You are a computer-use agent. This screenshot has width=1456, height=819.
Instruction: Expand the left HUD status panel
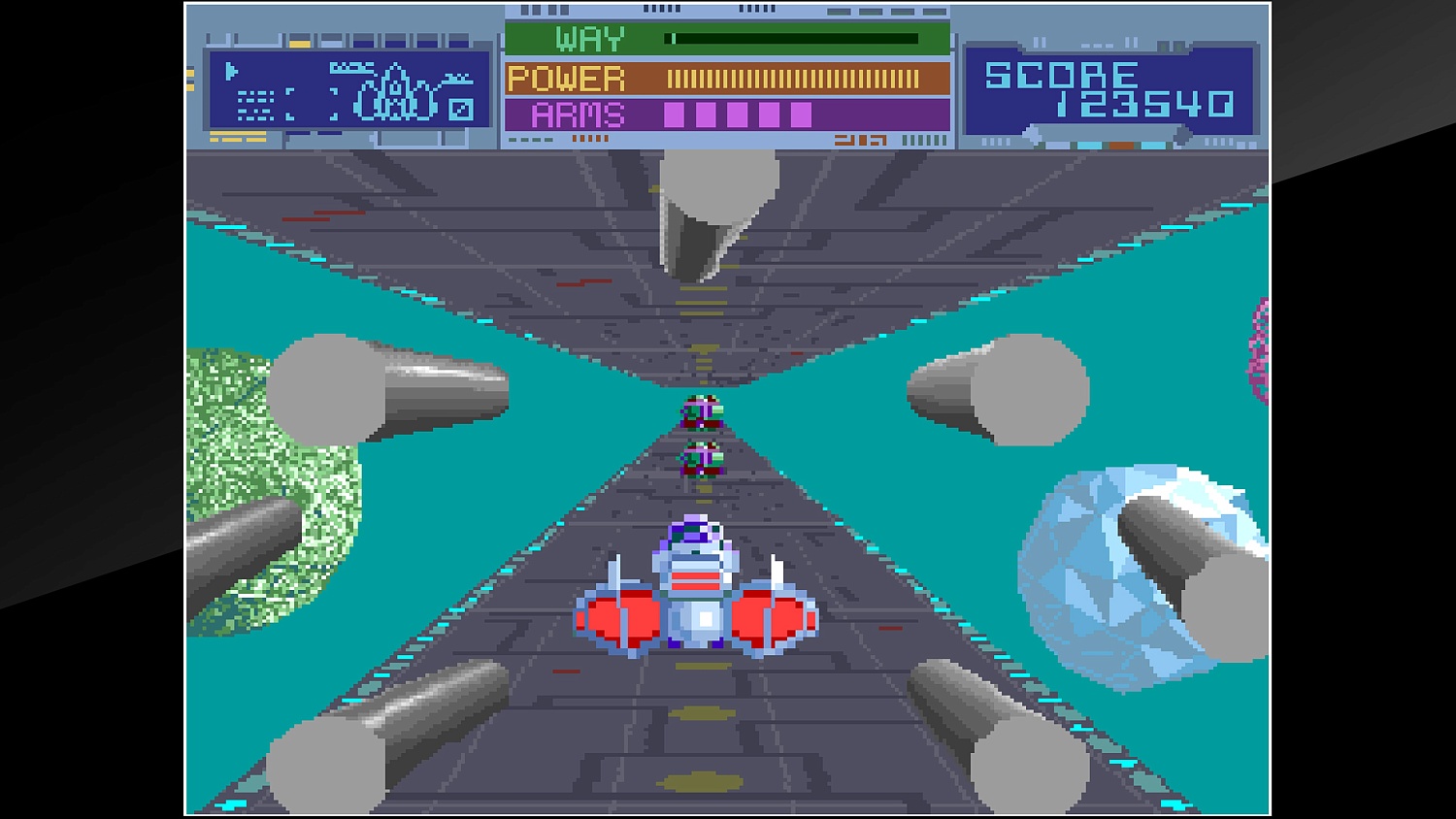[x=345, y=87]
